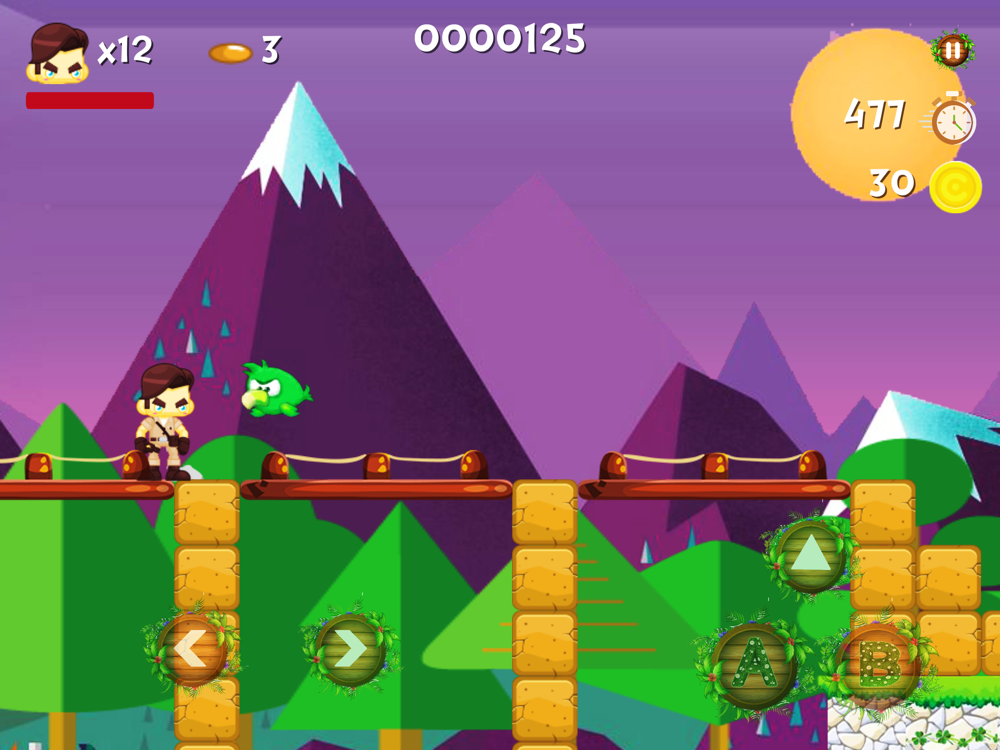Screen dimensions: 1000x750
Task: Tap the right arrow movement button
Action: (350, 650)
